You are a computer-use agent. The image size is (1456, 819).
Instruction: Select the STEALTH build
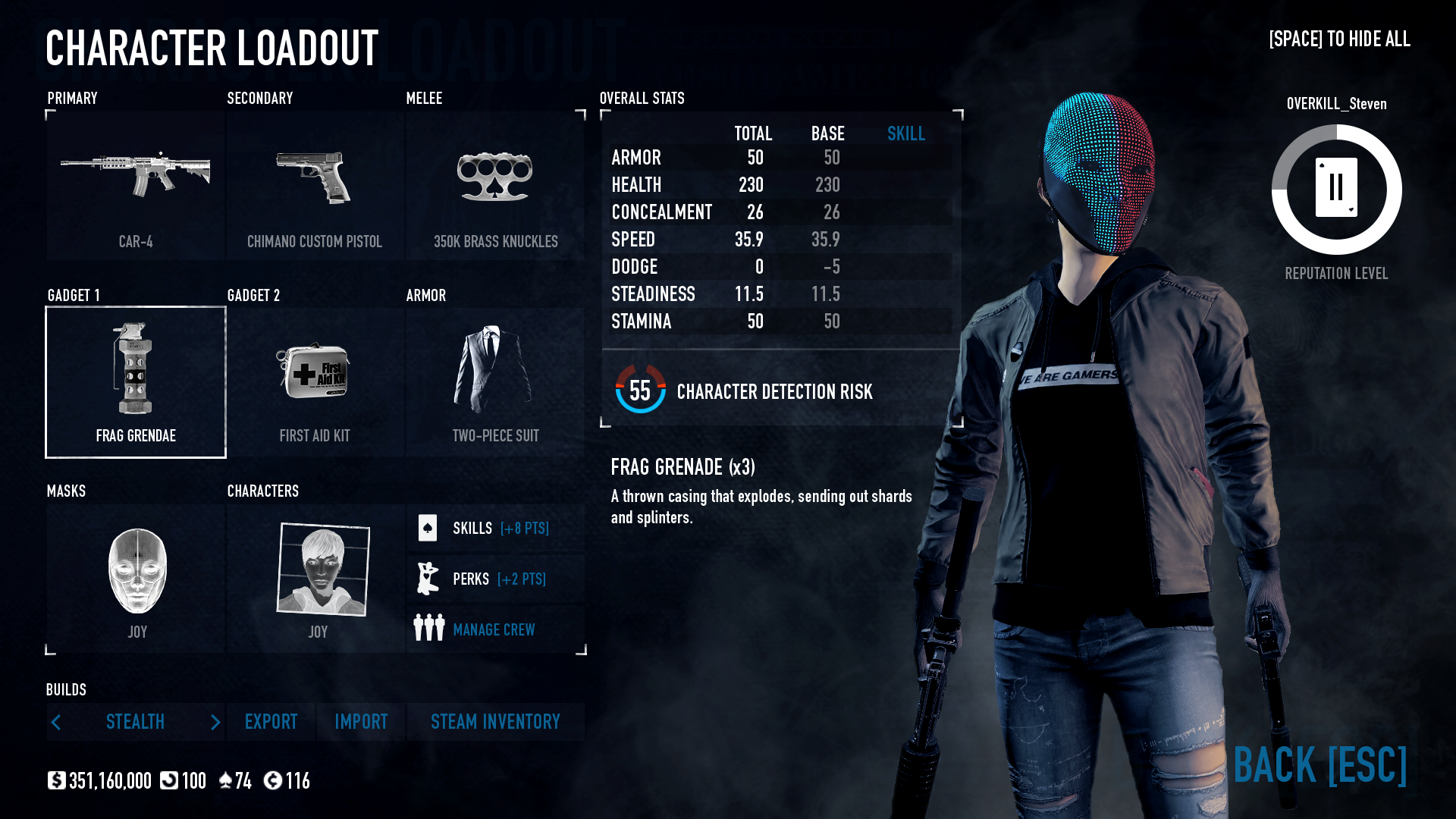pyautogui.click(x=135, y=722)
